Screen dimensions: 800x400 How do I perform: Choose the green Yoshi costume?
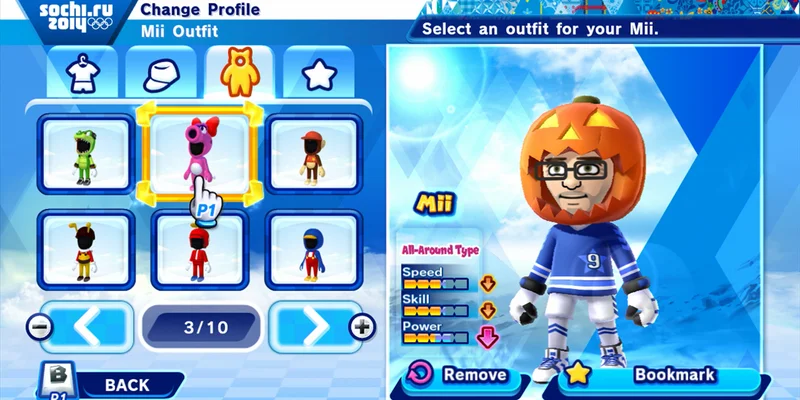coord(85,154)
